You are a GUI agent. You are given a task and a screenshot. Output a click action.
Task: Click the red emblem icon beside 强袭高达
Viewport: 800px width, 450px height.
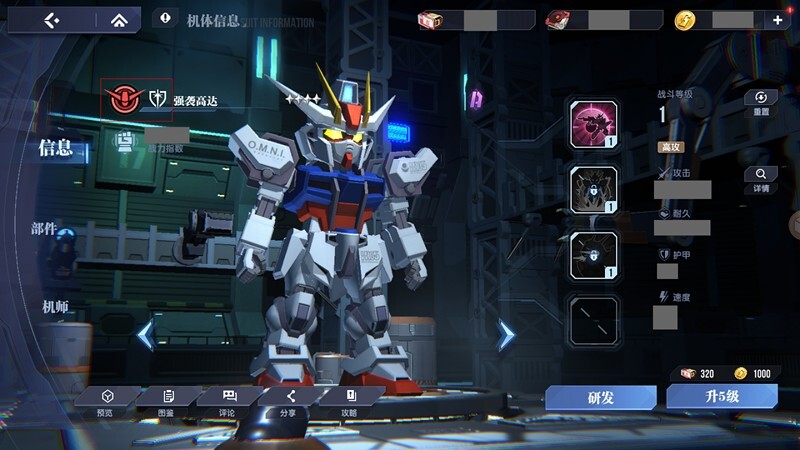click(124, 98)
